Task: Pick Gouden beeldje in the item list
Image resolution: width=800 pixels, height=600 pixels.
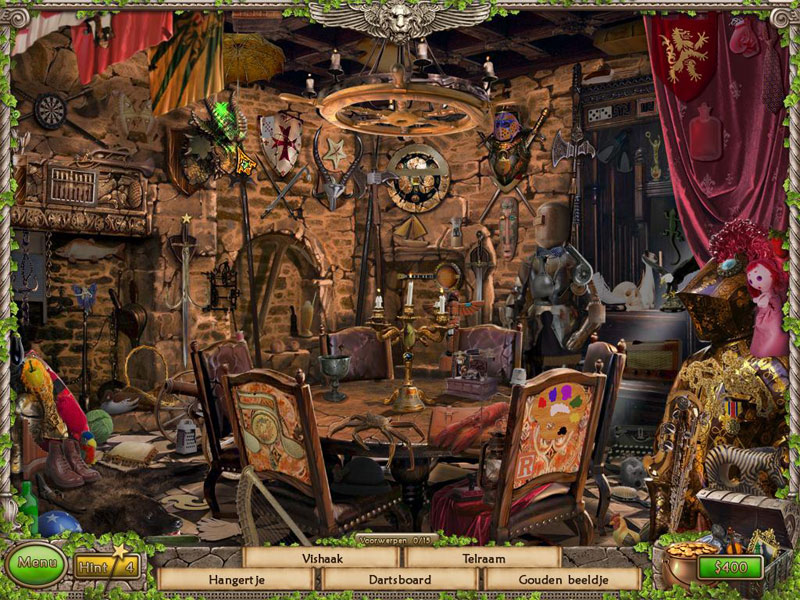Action: click(x=561, y=579)
